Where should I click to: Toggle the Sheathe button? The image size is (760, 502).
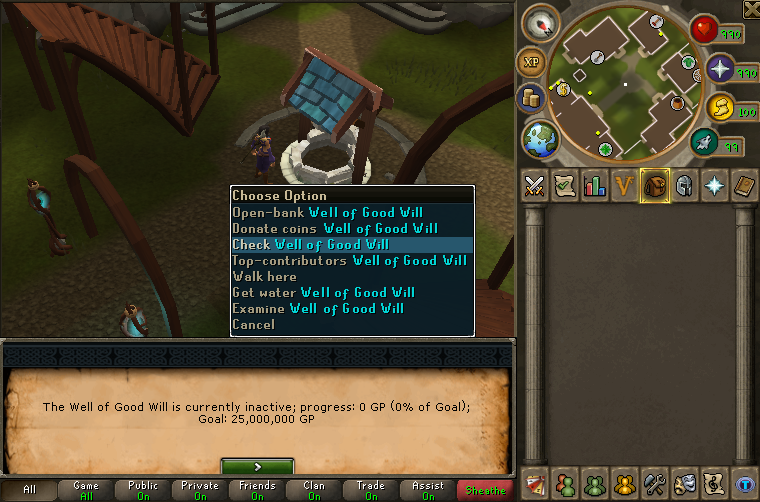coord(484,490)
